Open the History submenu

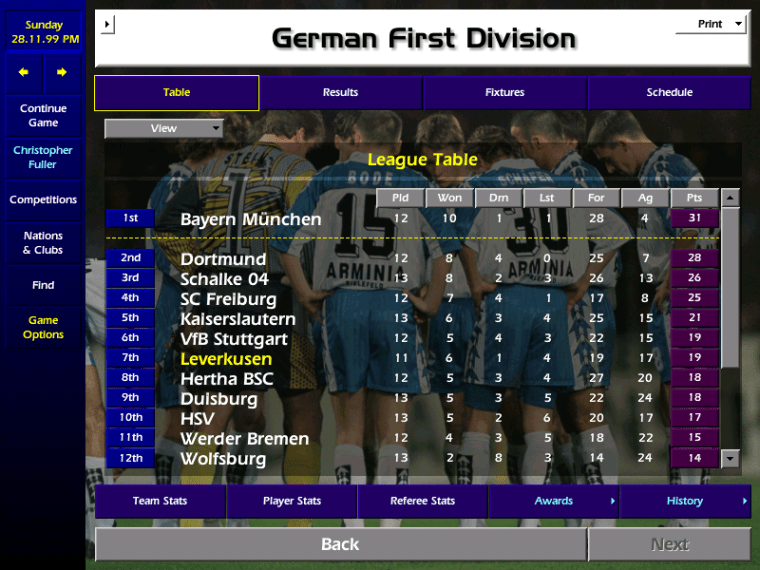click(685, 501)
